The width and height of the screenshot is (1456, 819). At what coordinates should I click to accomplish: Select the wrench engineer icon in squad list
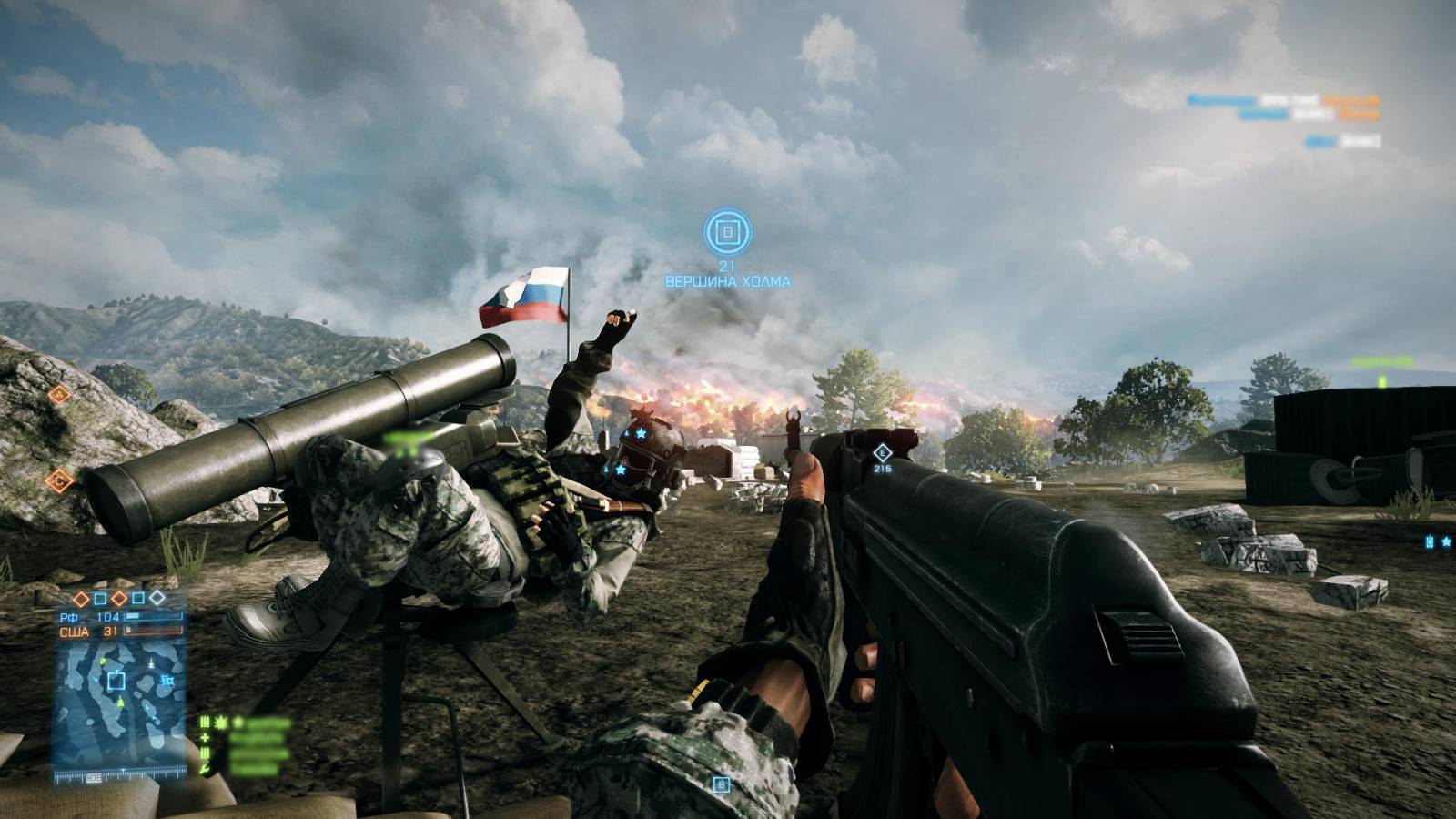click(x=206, y=769)
